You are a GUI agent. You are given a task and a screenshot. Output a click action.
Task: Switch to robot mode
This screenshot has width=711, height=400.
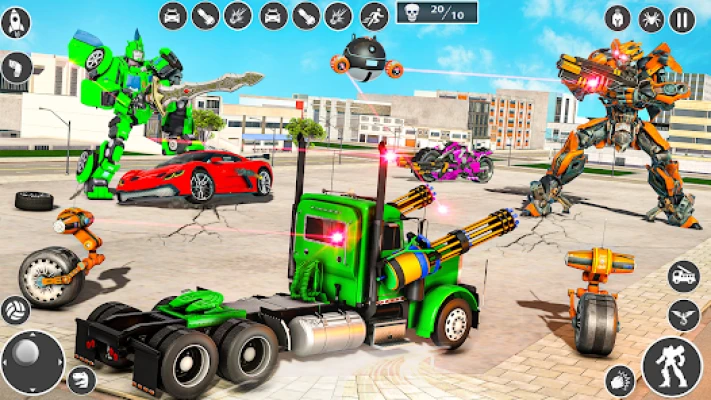coord(672,365)
